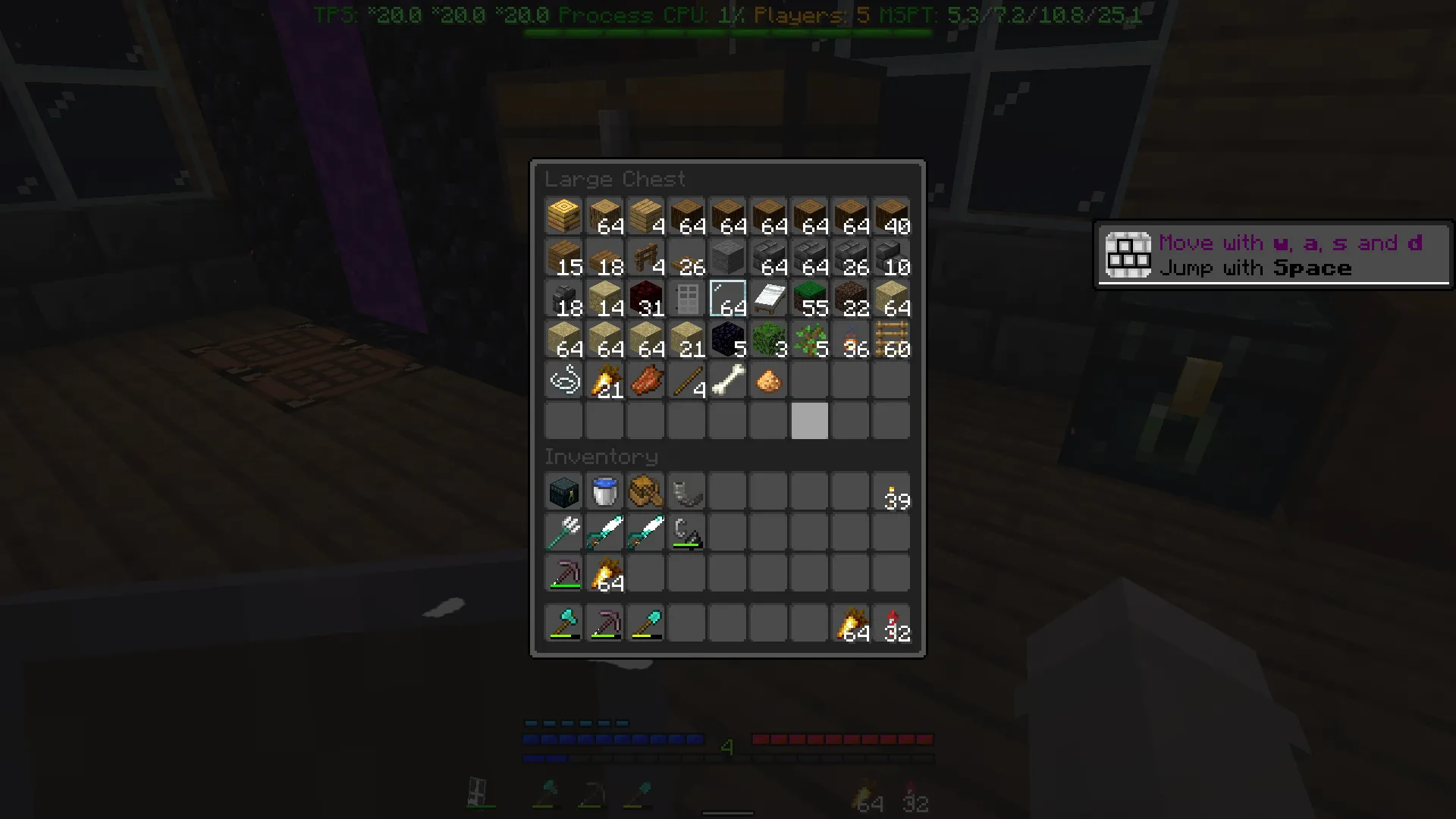
Task: Grab the iron door from the chest
Action: pos(686,298)
